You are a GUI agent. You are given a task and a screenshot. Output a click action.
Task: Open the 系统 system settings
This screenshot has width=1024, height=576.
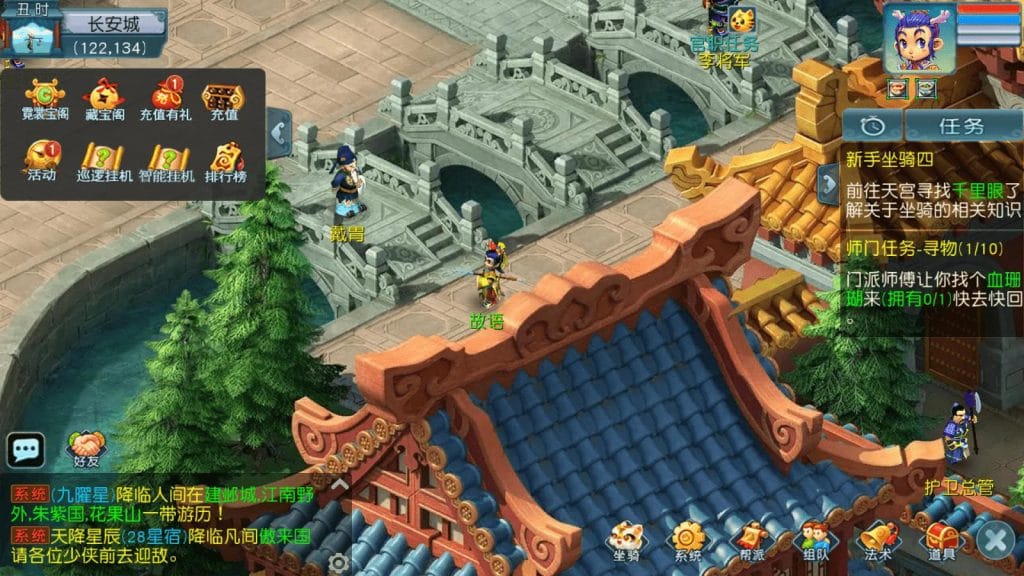[x=688, y=540]
